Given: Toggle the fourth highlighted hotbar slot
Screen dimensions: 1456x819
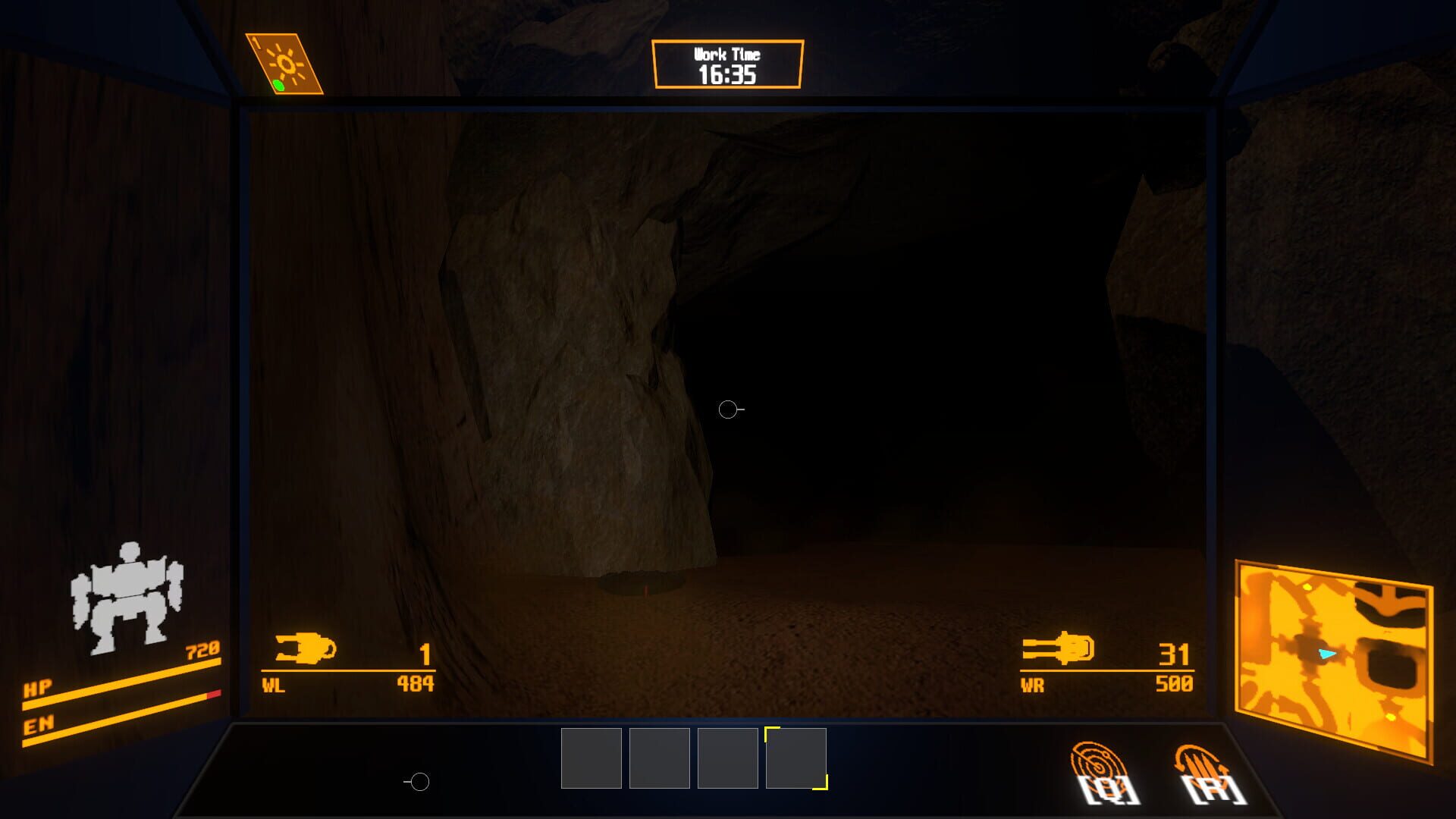Looking at the screenshot, I should [x=795, y=758].
